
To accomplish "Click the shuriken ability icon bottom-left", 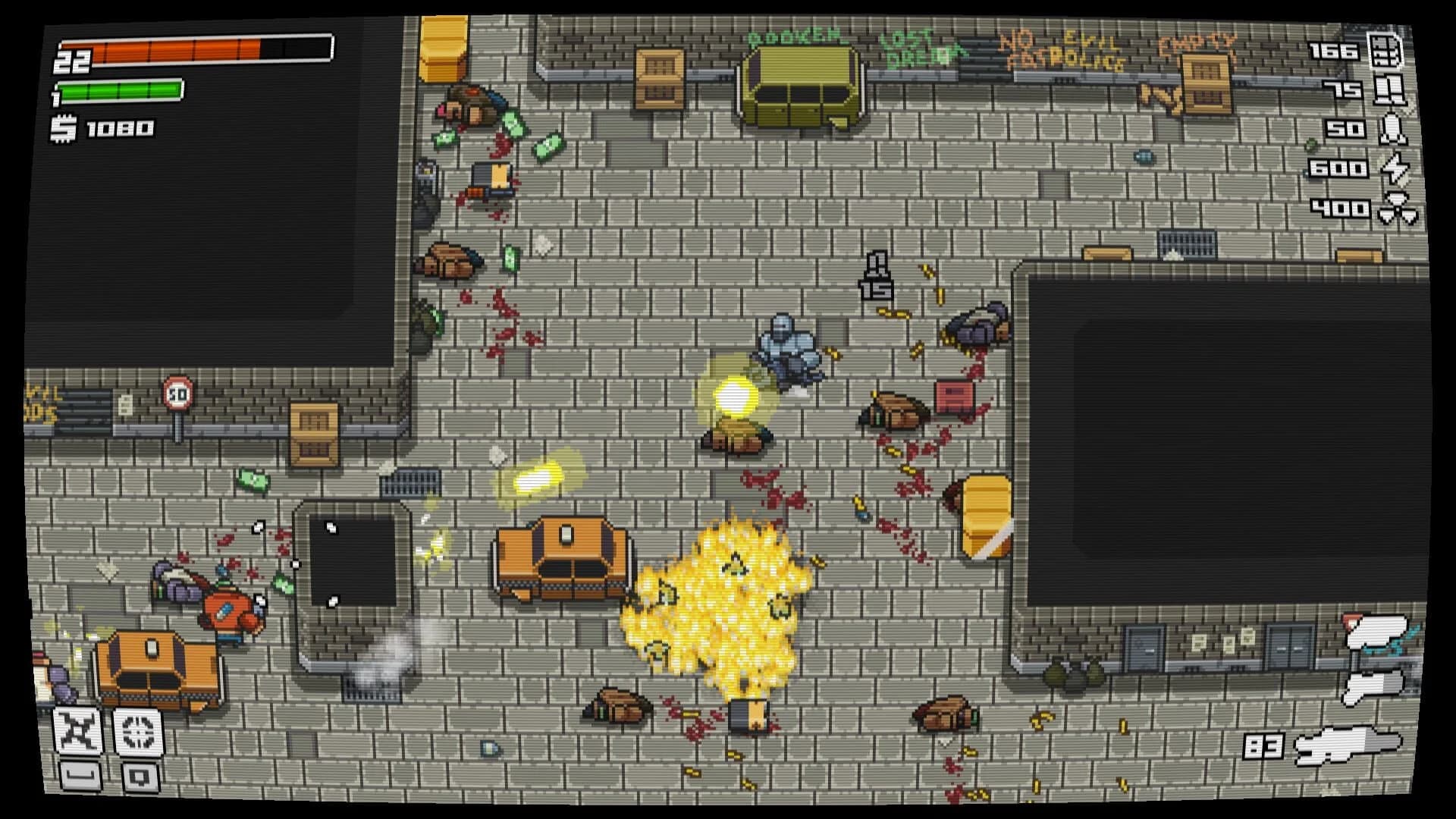I will coord(76,731).
